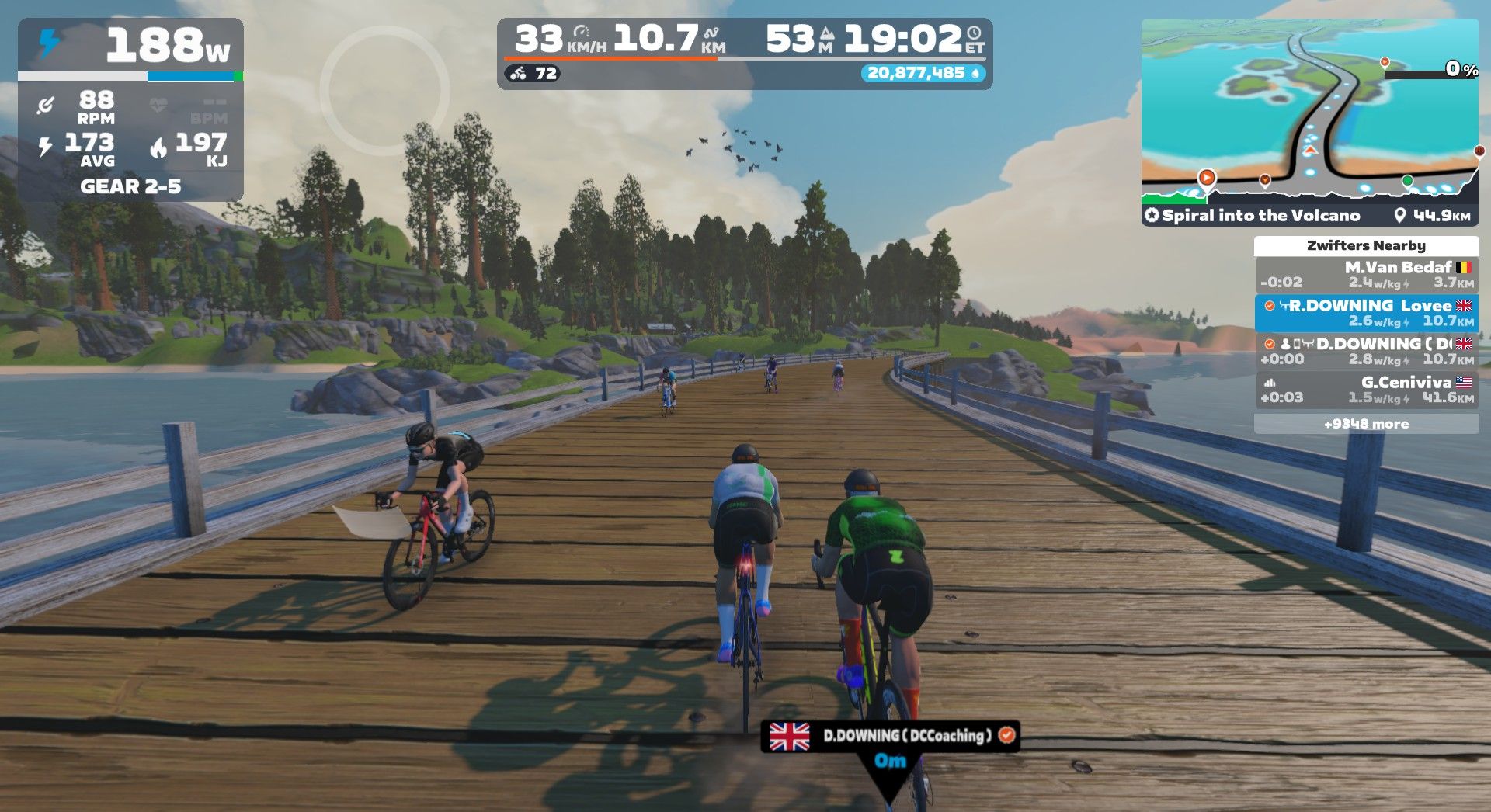Screen dimensions: 1491x812
Task: Select M.Van Bedaf in Zwifters Nearby
Action: point(1366,275)
